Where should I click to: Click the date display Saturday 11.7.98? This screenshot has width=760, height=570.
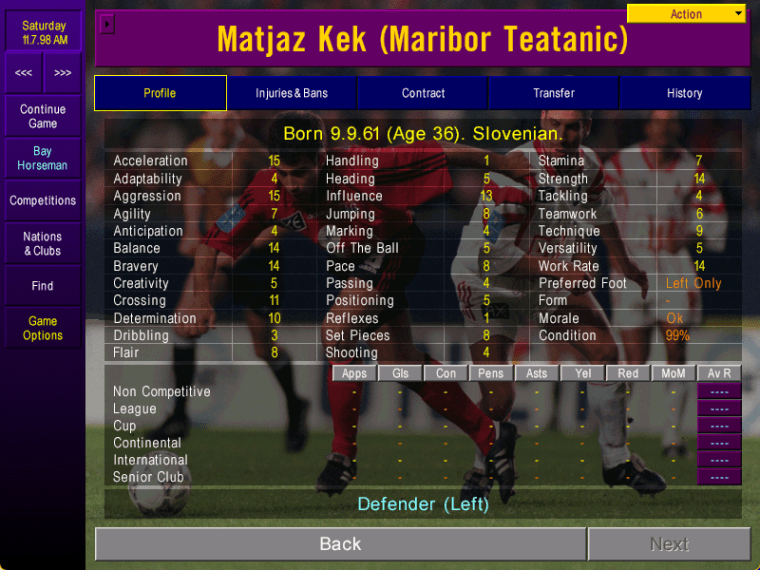pyautogui.click(x=44, y=33)
